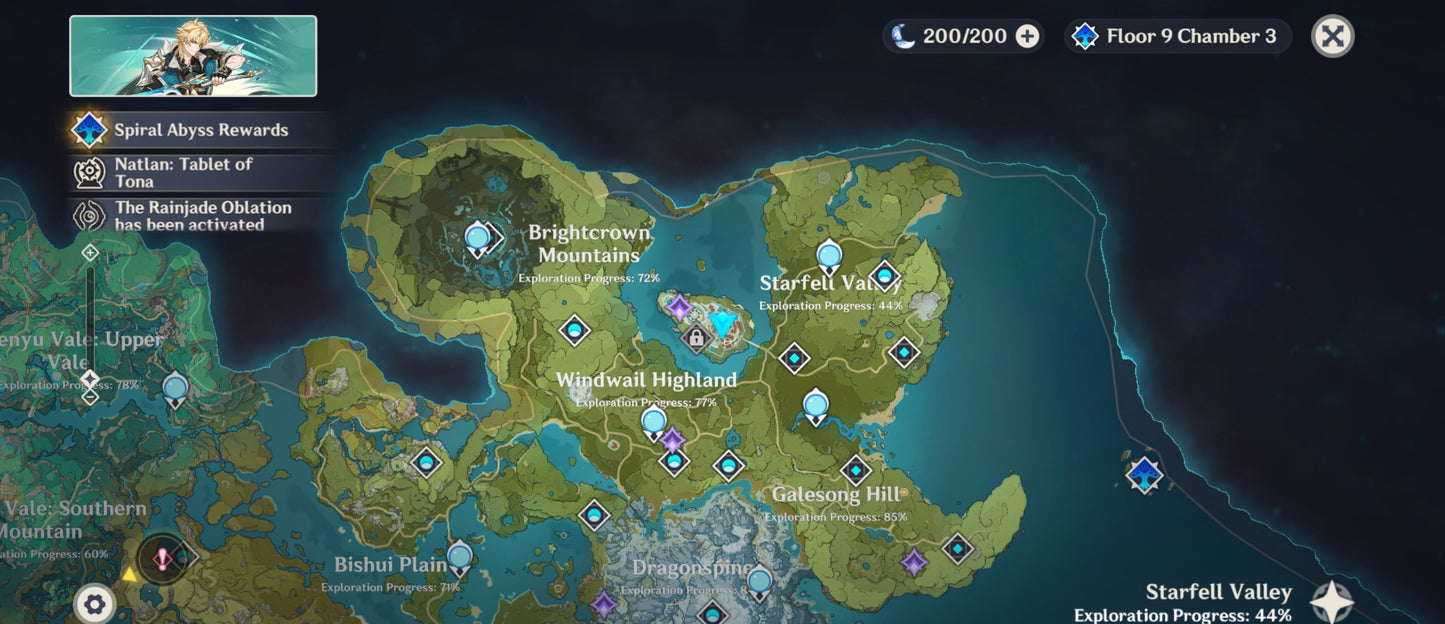Choose the Starfell Valley Statue of the Seven marker
Viewport: 1445px width, 624px height.
click(x=828, y=257)
